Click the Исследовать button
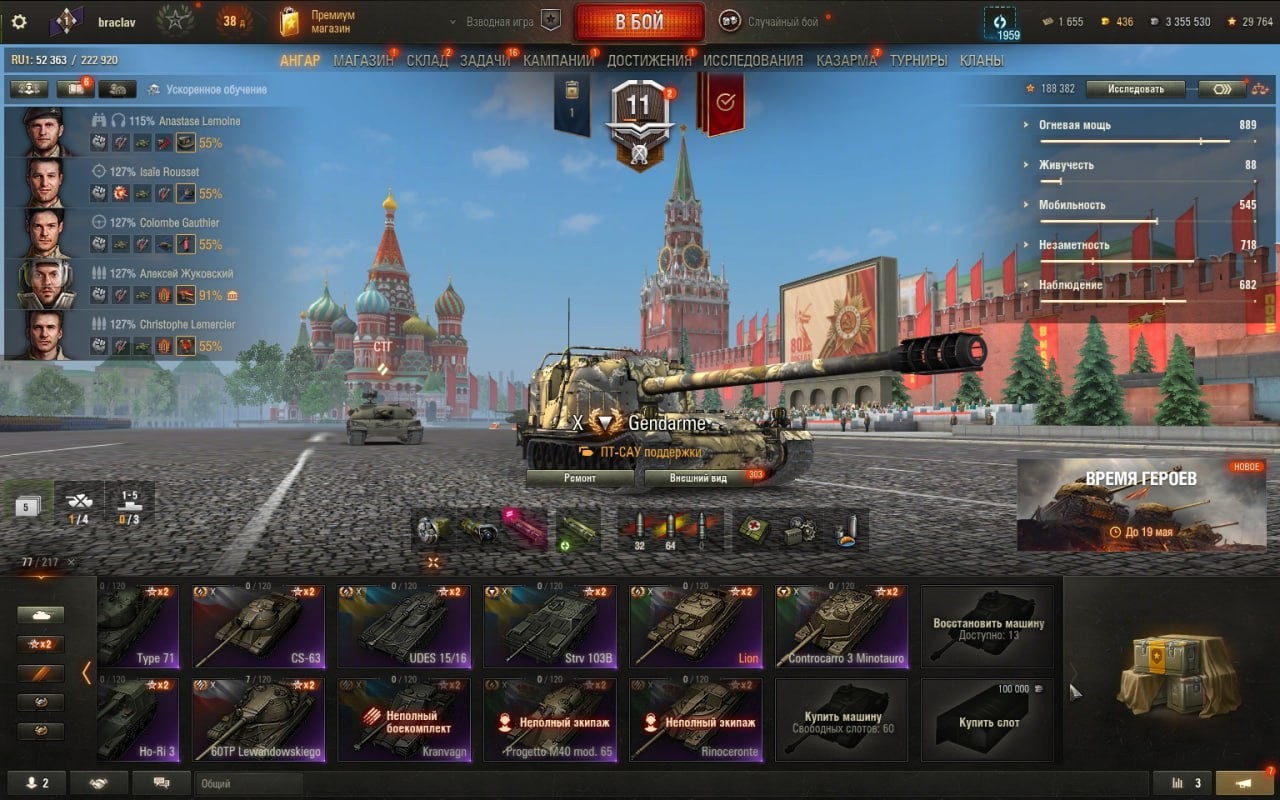 click(1137, 89)
